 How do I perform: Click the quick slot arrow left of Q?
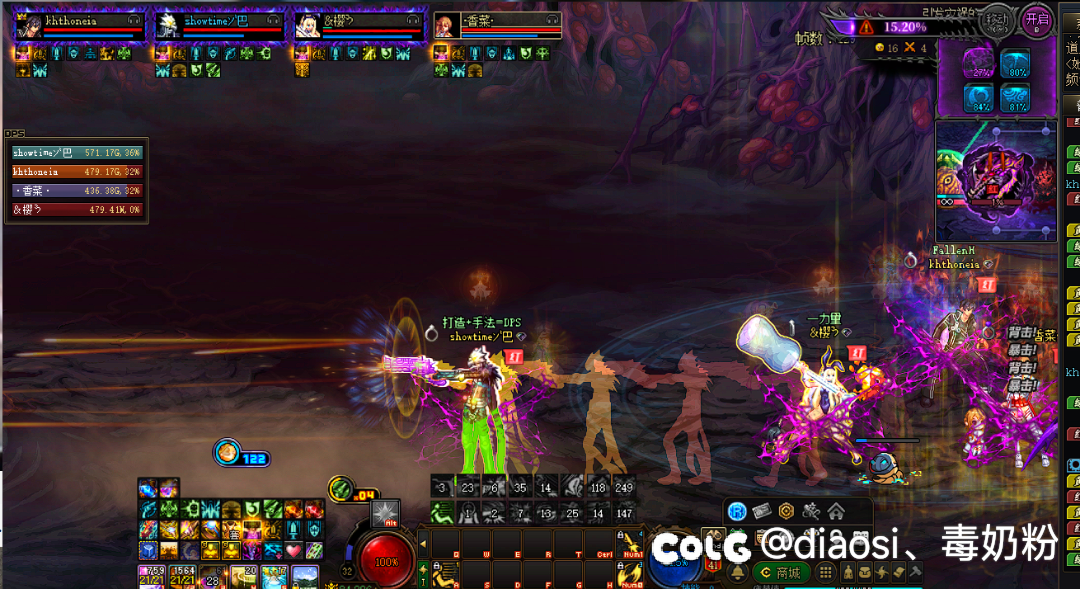423,545
